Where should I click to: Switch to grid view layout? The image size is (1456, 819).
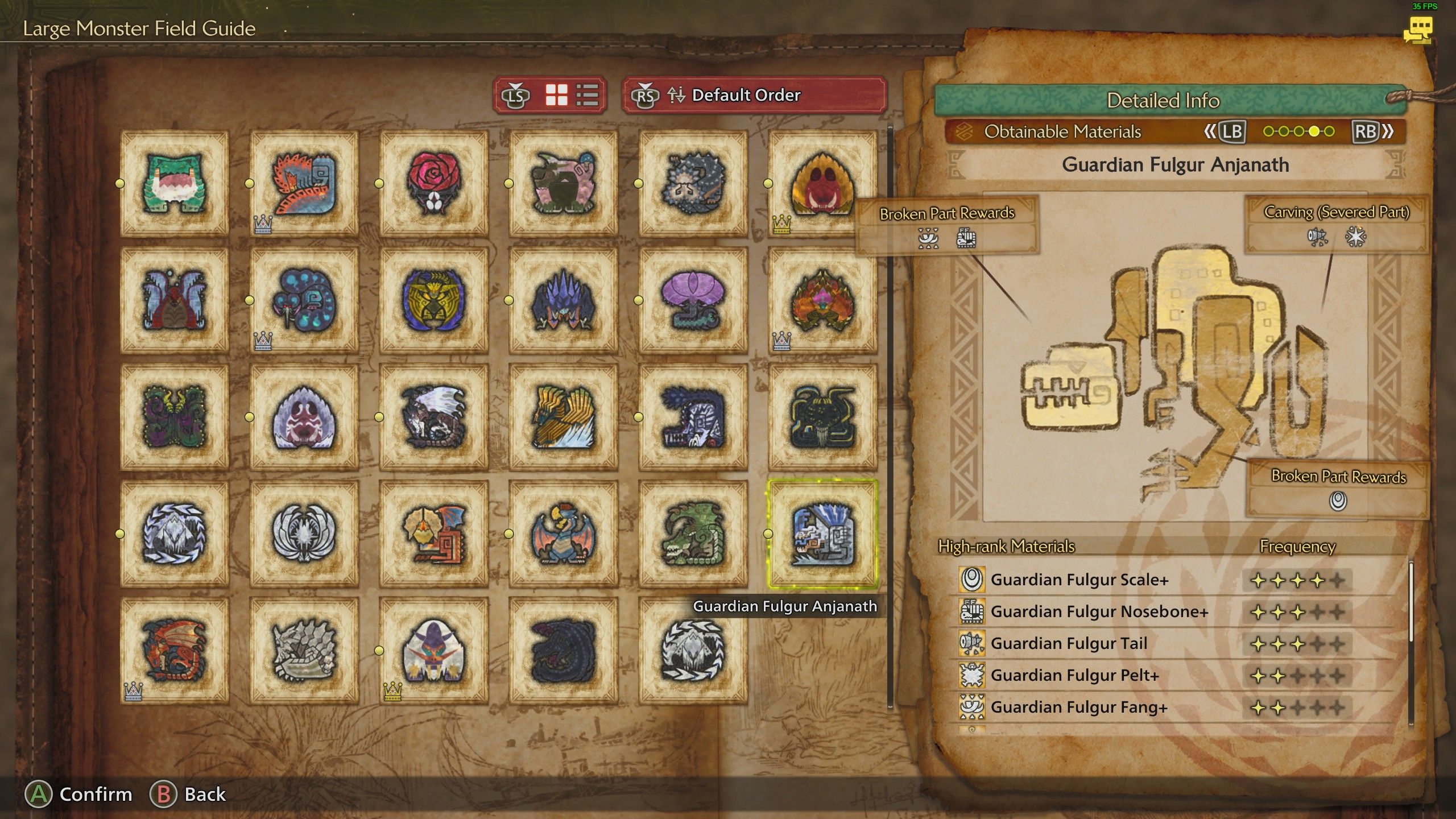556,95
